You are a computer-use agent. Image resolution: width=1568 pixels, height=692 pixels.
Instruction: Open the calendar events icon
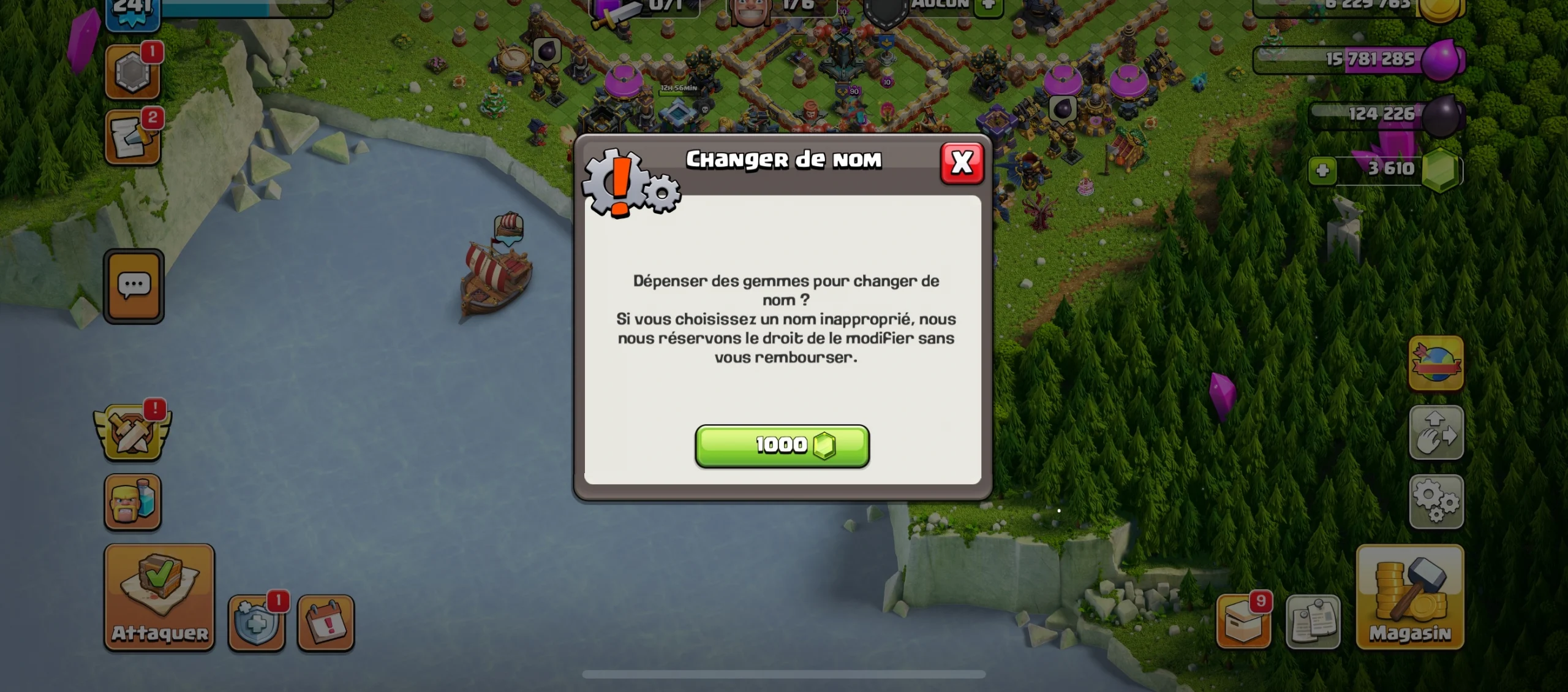pyautogui.click(x=326, y=620)
